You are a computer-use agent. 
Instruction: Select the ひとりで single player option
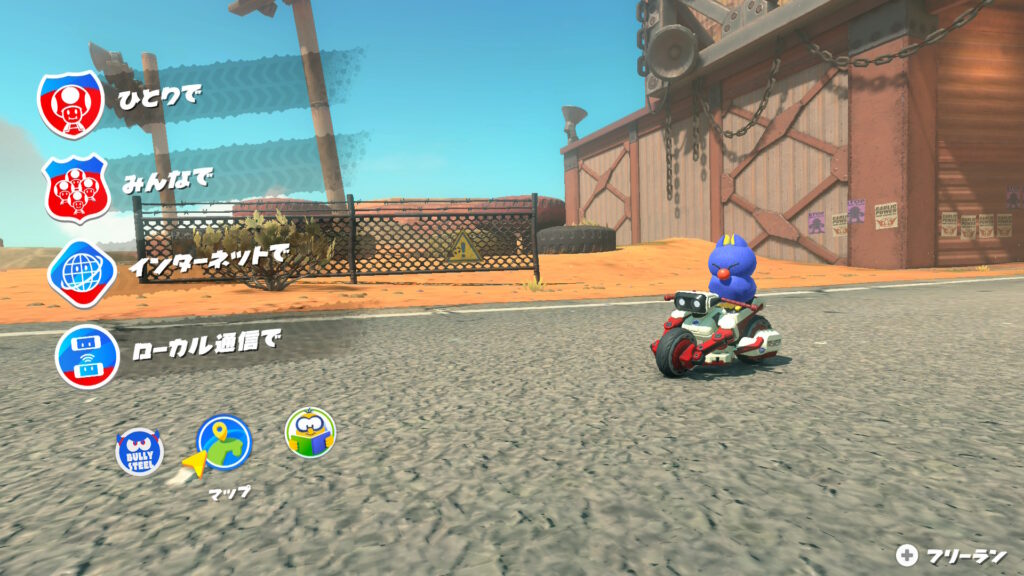tap(72, 103)
